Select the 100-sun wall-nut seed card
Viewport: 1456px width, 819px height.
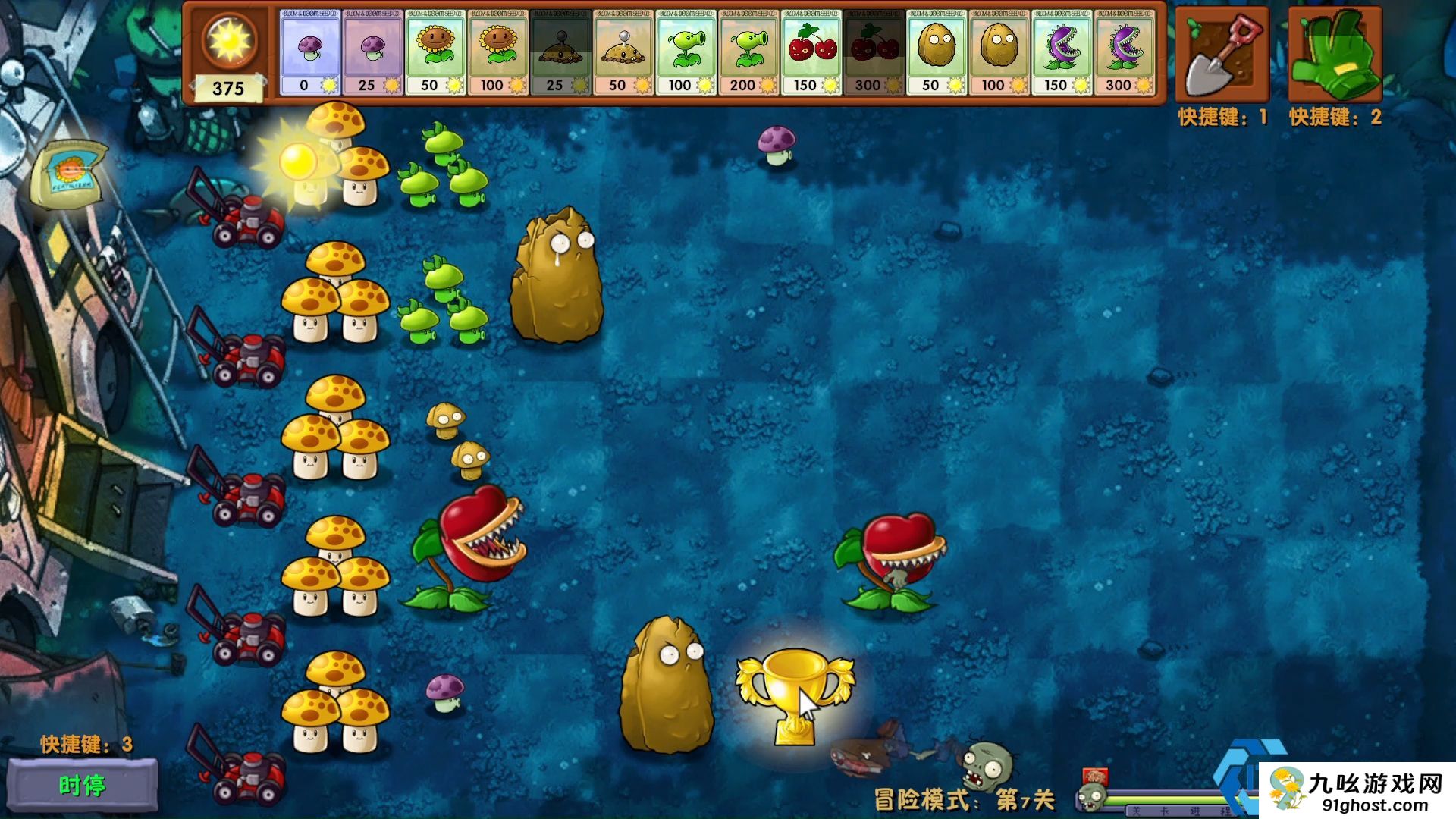pyautogui.click(x=999, y=52)
